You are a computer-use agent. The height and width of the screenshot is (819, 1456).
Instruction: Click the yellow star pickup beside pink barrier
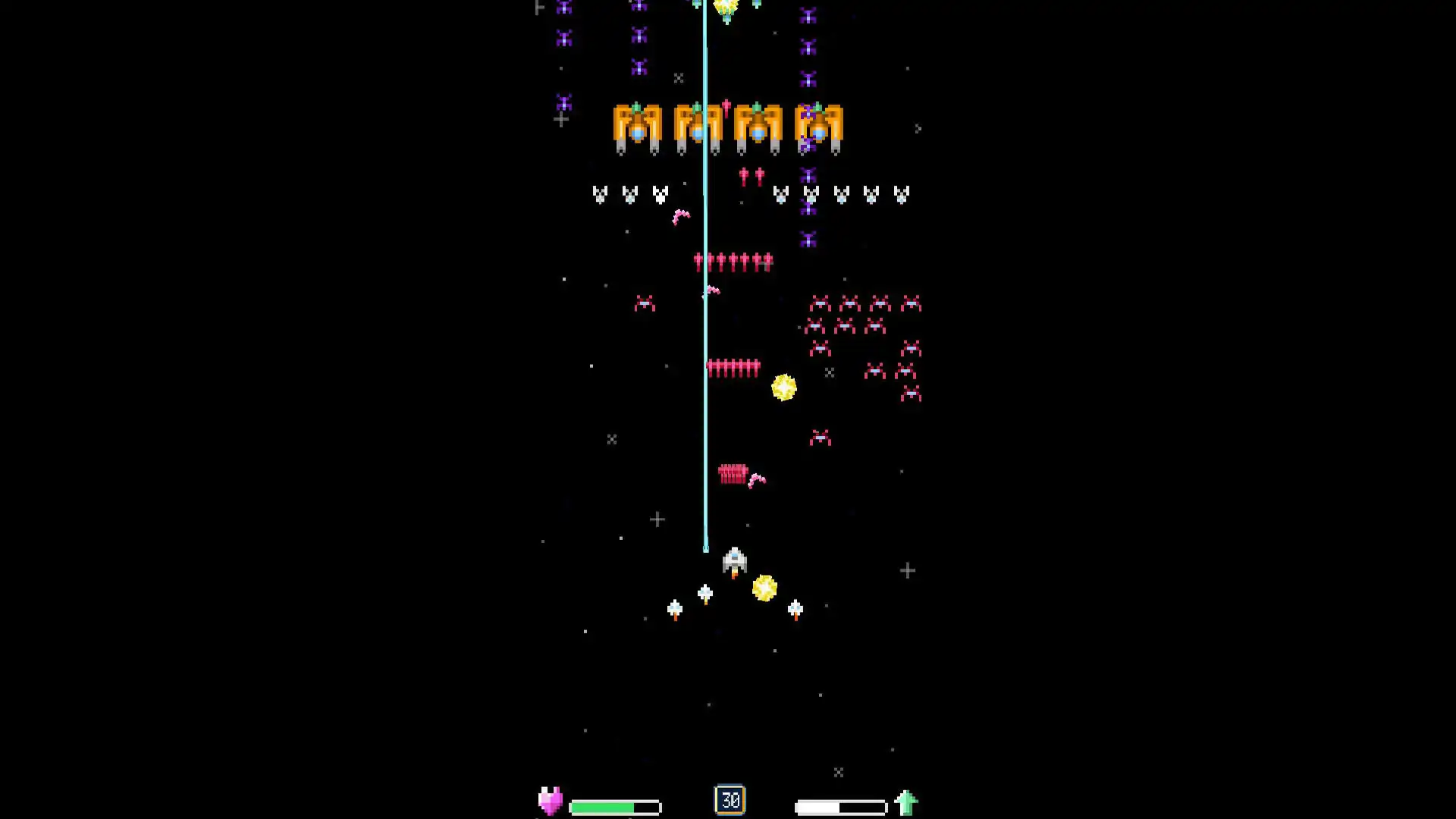coord(783,387)
